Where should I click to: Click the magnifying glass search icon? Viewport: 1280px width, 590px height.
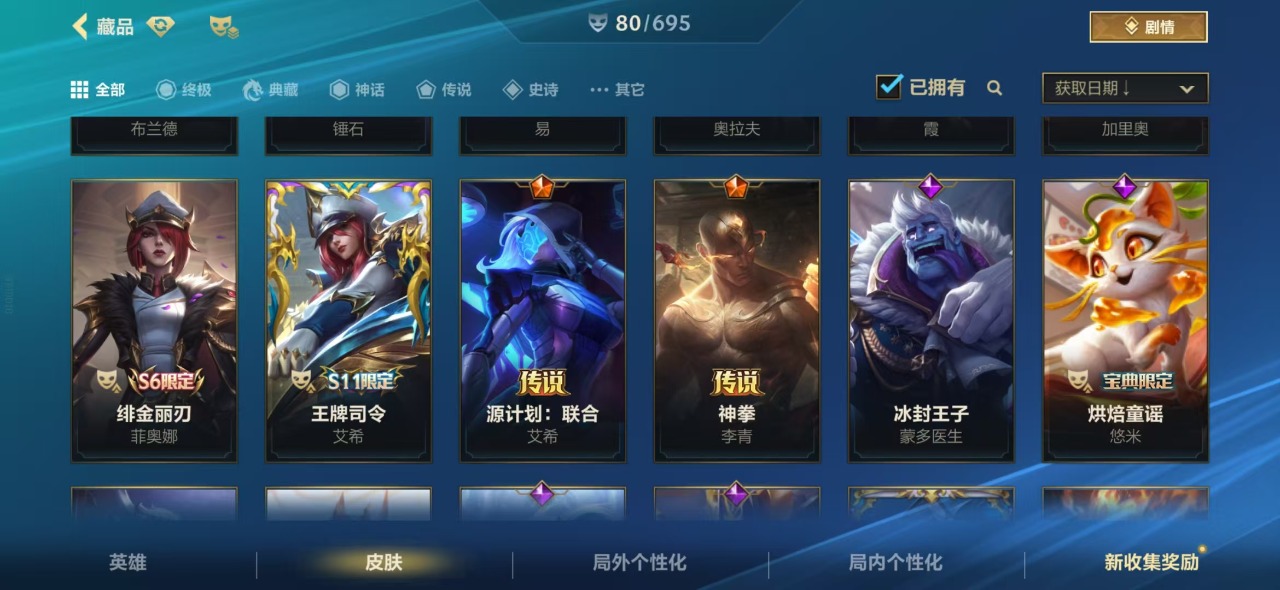[994, 88]
